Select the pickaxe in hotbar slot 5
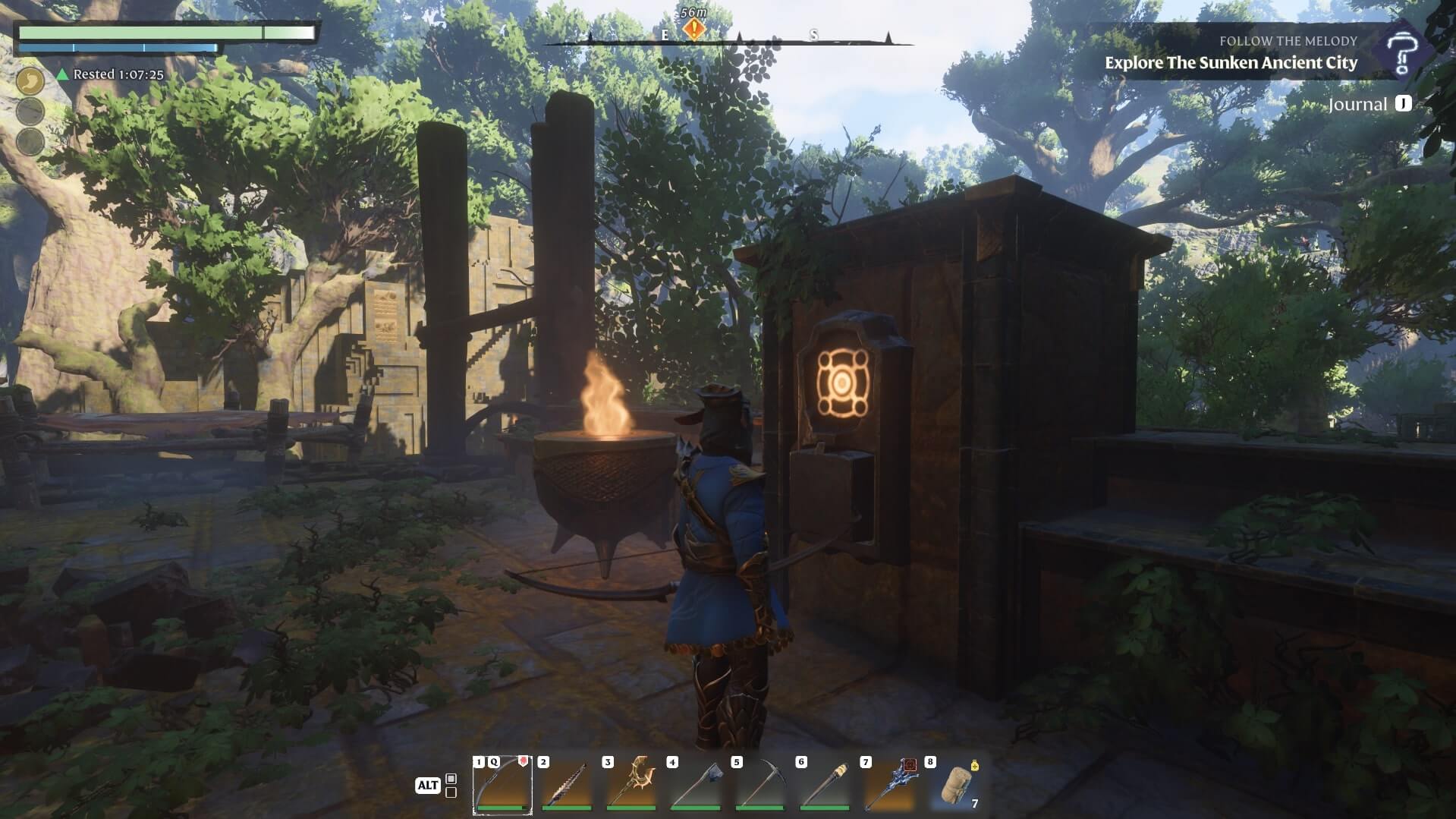Screen dimensions: 1456x819 tap(759, 785)
